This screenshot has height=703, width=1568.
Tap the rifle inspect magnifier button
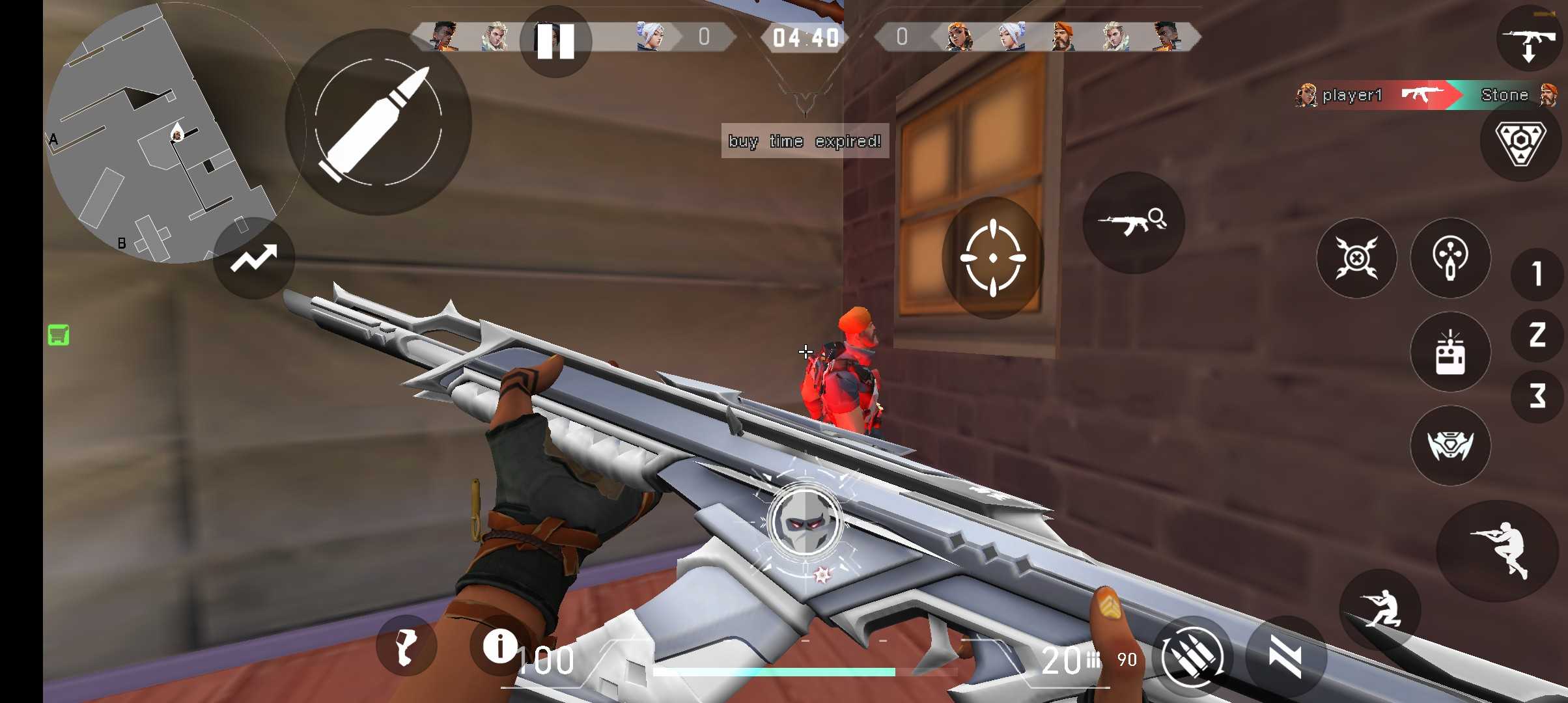(1133, 223)
